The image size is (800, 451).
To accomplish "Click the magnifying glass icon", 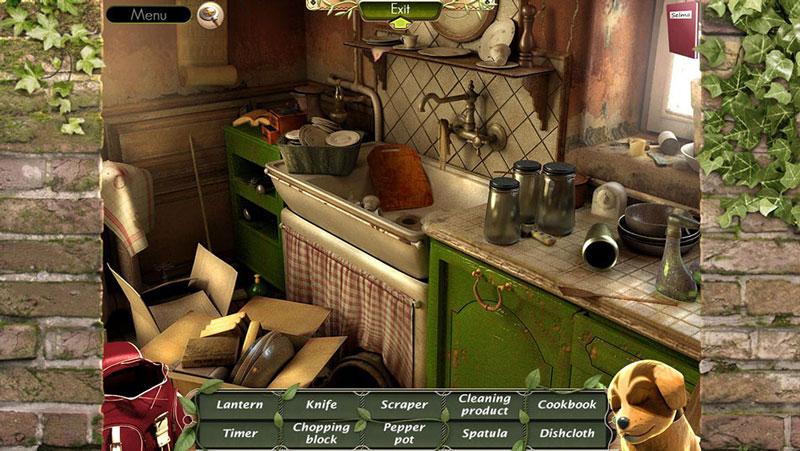I will pyautogui.click(x=209, y=14).
